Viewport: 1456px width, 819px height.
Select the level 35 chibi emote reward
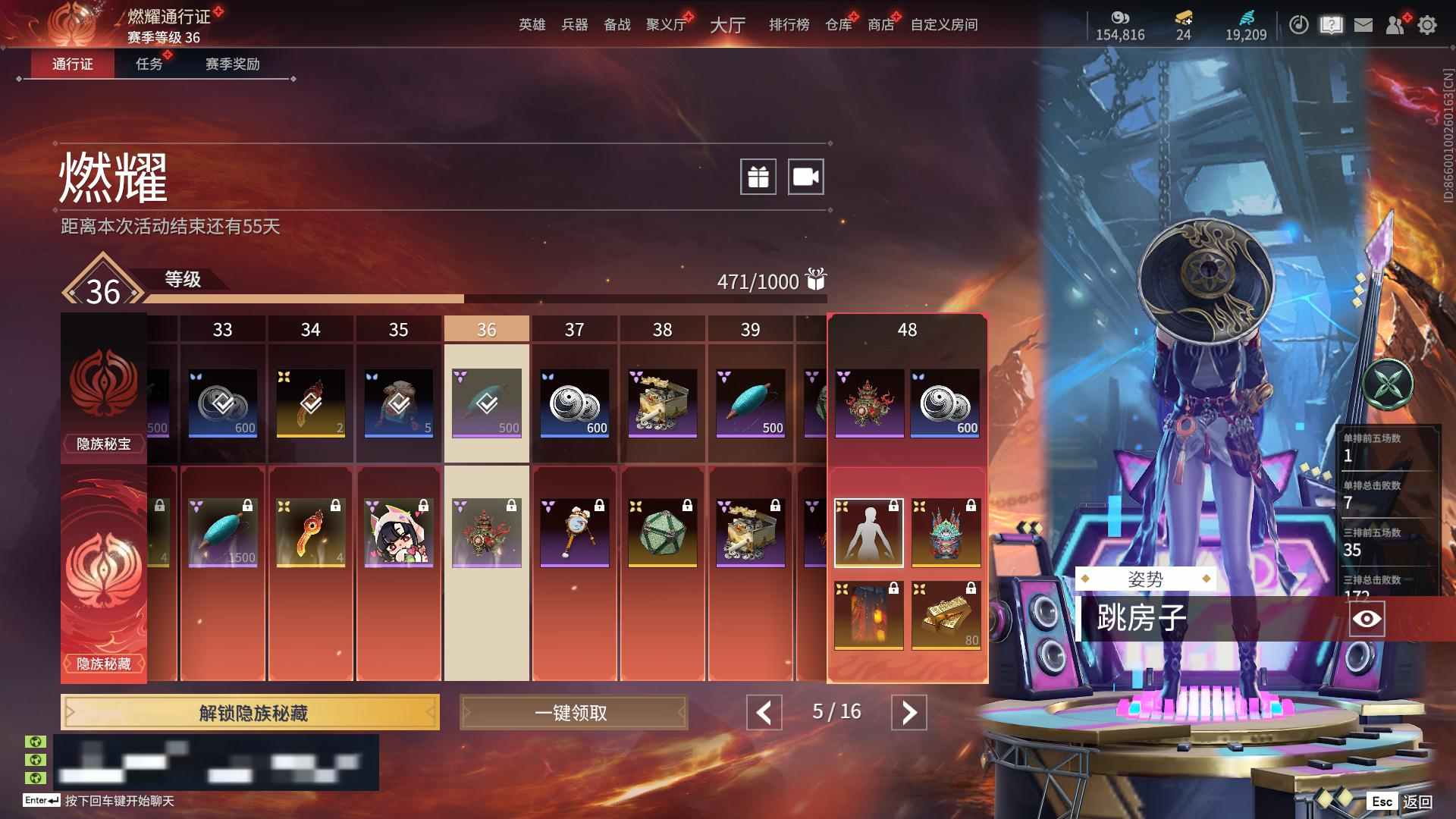coord(399,533)
